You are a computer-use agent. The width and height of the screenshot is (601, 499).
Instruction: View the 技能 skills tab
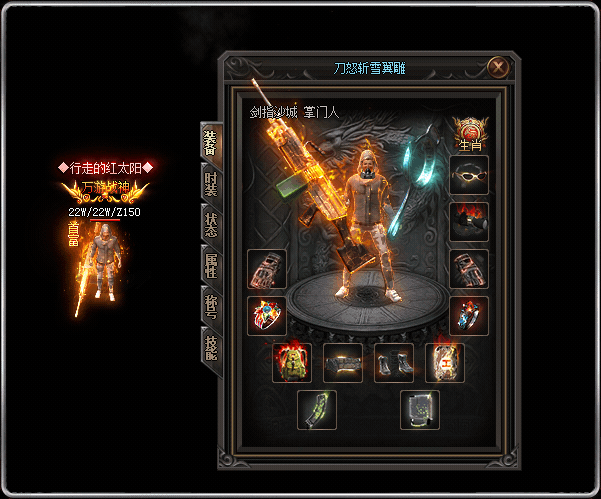point(210,347)
